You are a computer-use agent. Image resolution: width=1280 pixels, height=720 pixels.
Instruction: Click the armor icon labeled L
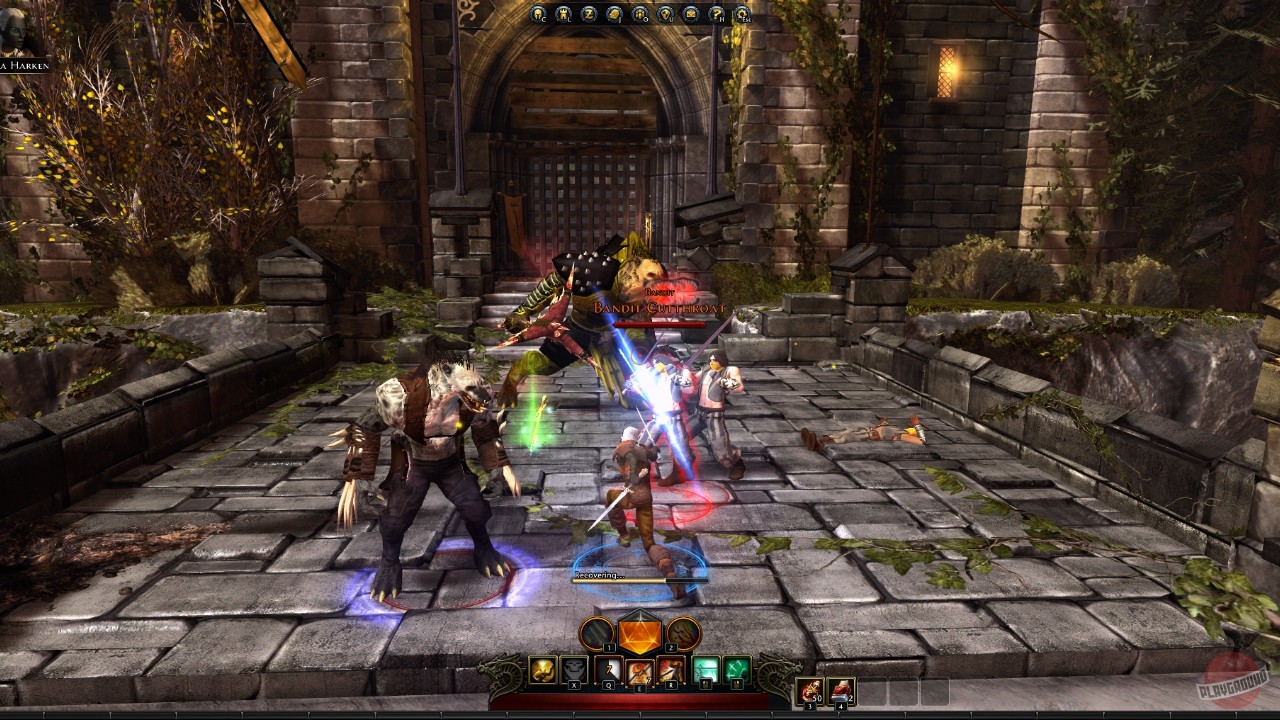coord(564,15)
